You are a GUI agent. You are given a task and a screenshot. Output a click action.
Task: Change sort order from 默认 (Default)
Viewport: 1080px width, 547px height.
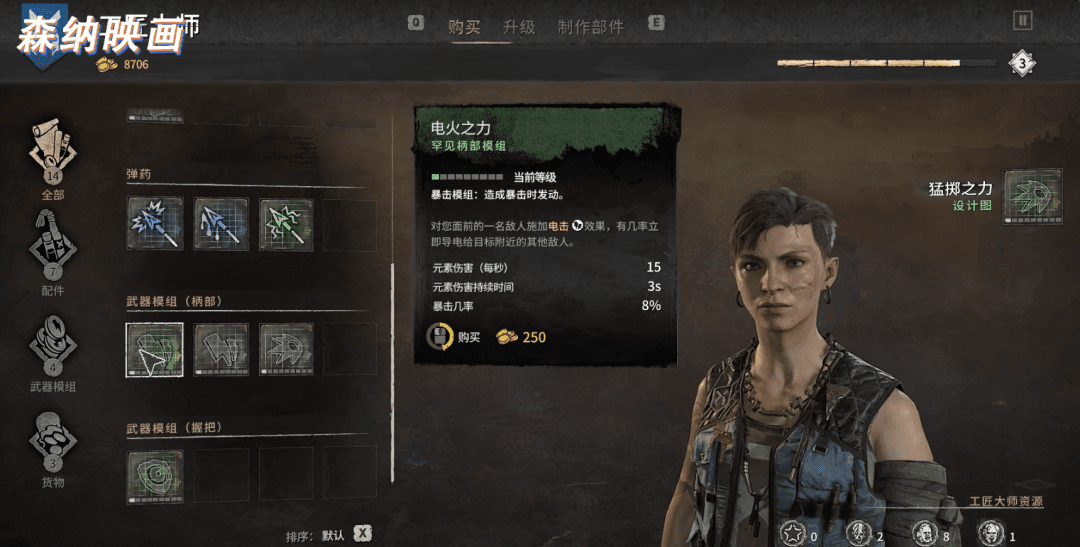pyautogui.click(x=362, y=534)
